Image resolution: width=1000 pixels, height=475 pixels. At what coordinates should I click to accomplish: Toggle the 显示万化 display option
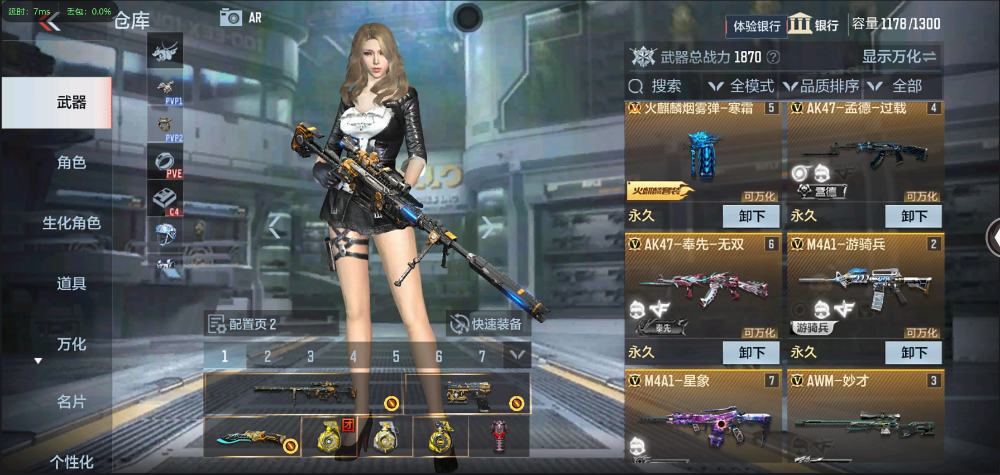pos(899,57)
